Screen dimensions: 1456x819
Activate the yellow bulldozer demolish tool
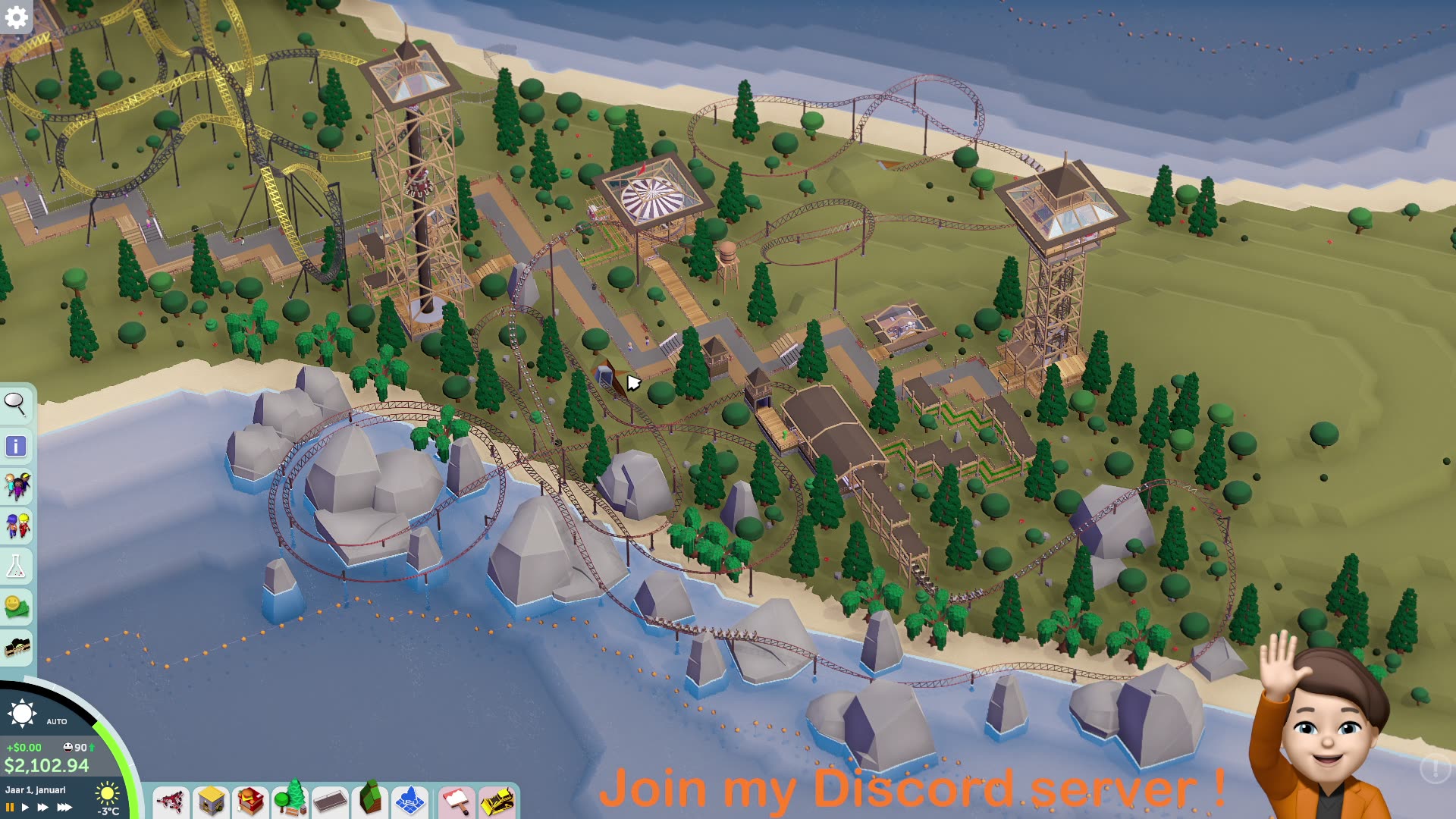coord(497,801)
